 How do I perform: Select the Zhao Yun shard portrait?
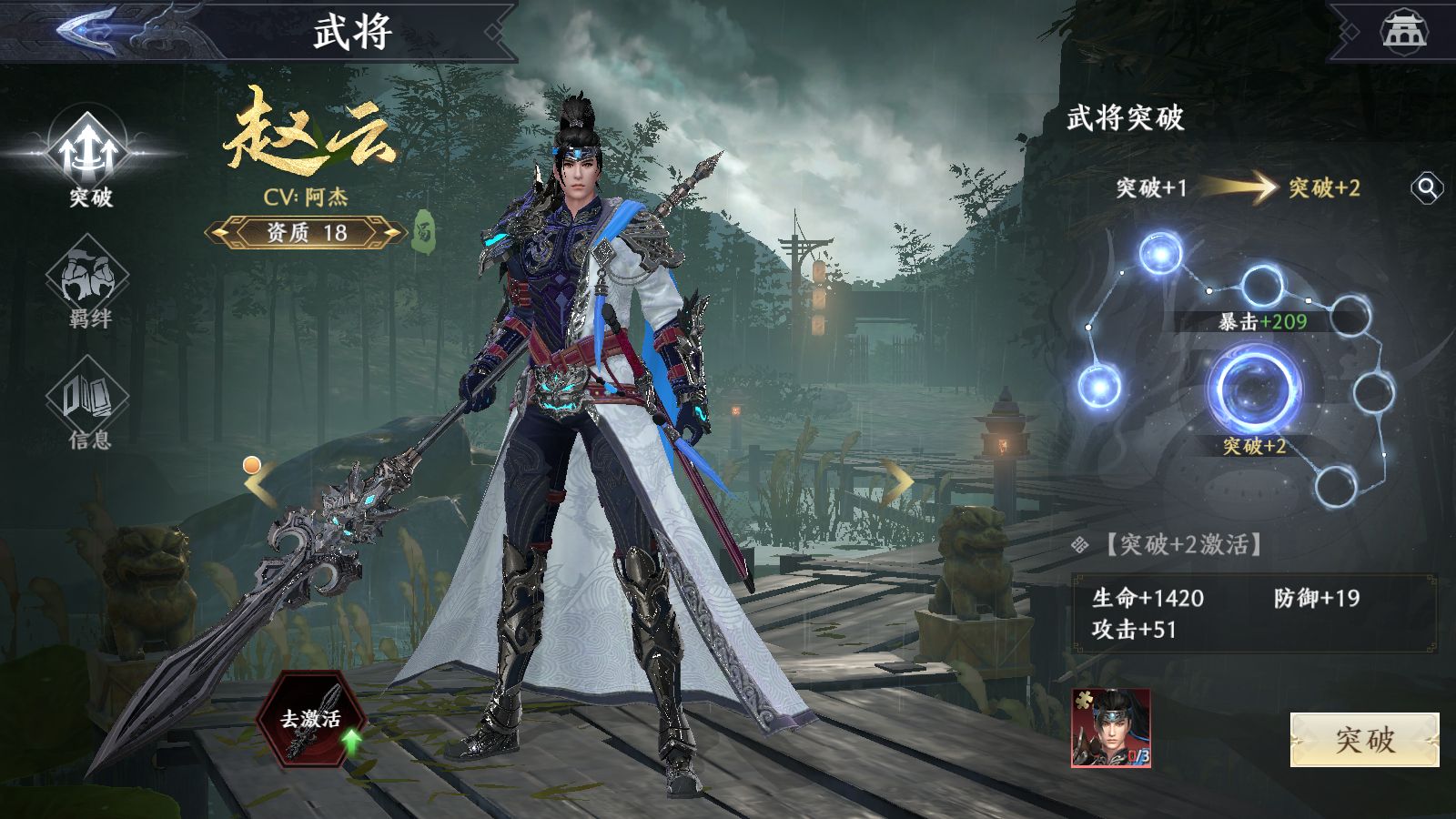pos(1111,728)
